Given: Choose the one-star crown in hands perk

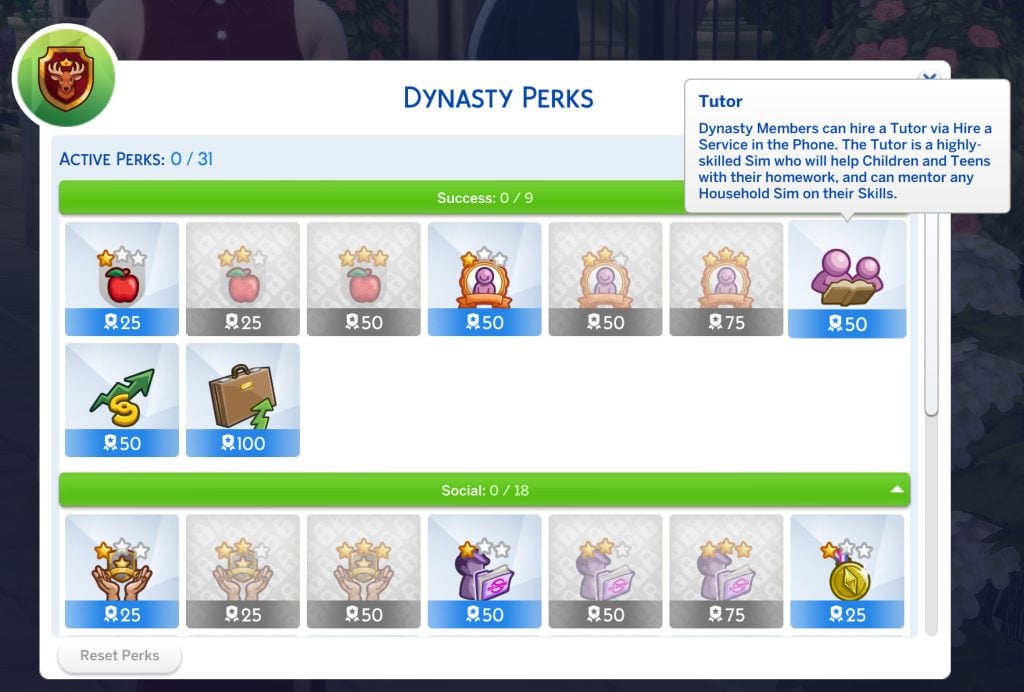Looking at the screenshot, I should click(122, 571).
